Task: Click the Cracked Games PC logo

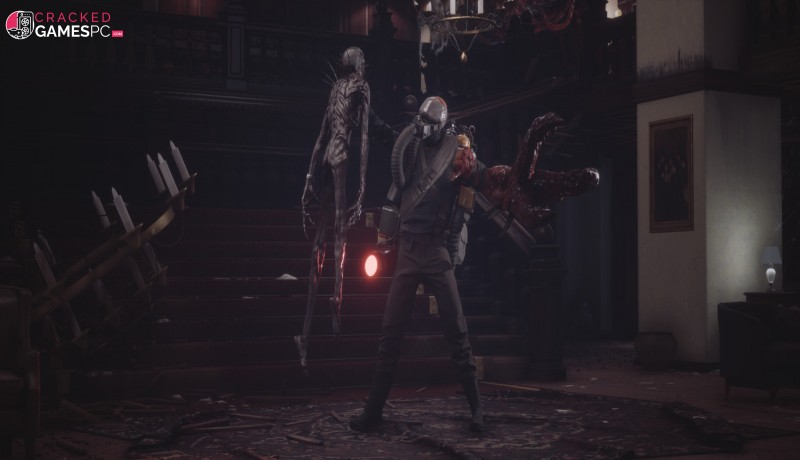Action: tap(62, 25)
